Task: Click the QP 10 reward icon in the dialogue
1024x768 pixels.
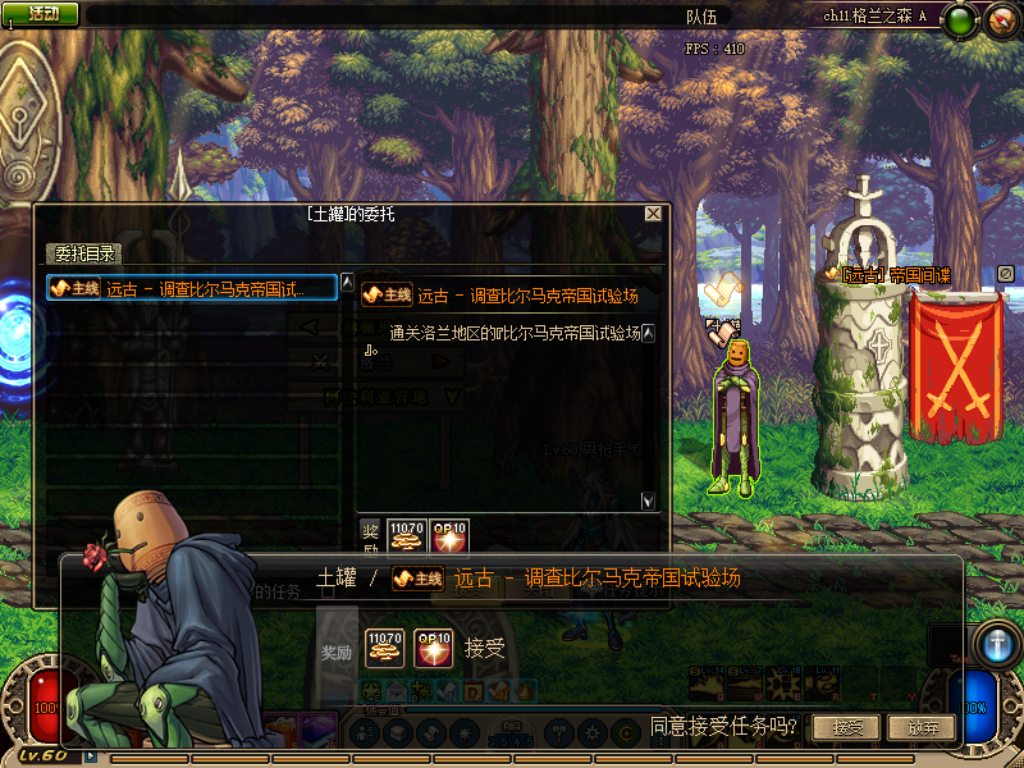Action: coord(434,647)
